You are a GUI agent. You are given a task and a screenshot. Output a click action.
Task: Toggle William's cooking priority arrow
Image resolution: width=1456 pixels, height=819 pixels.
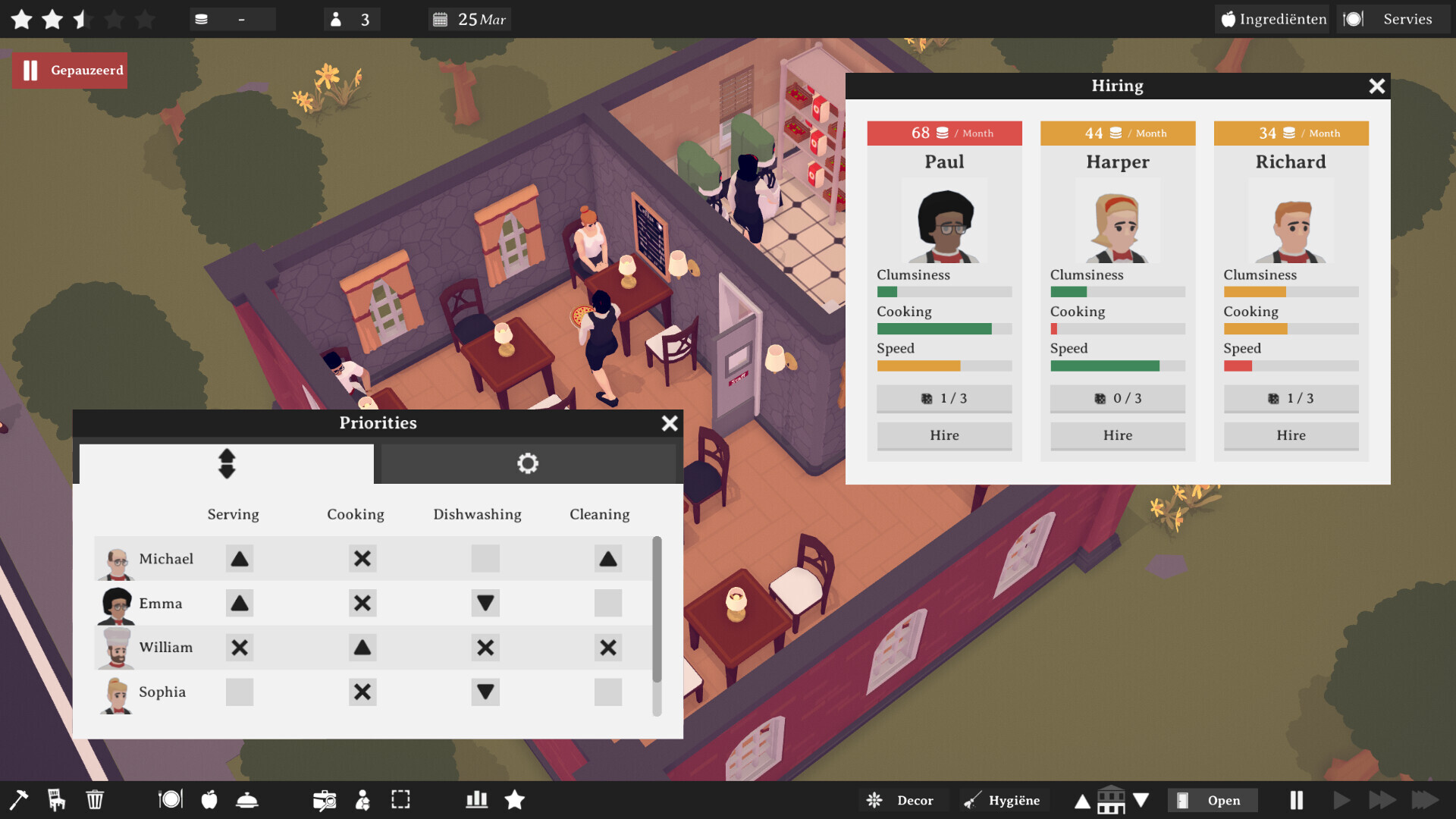362,648
